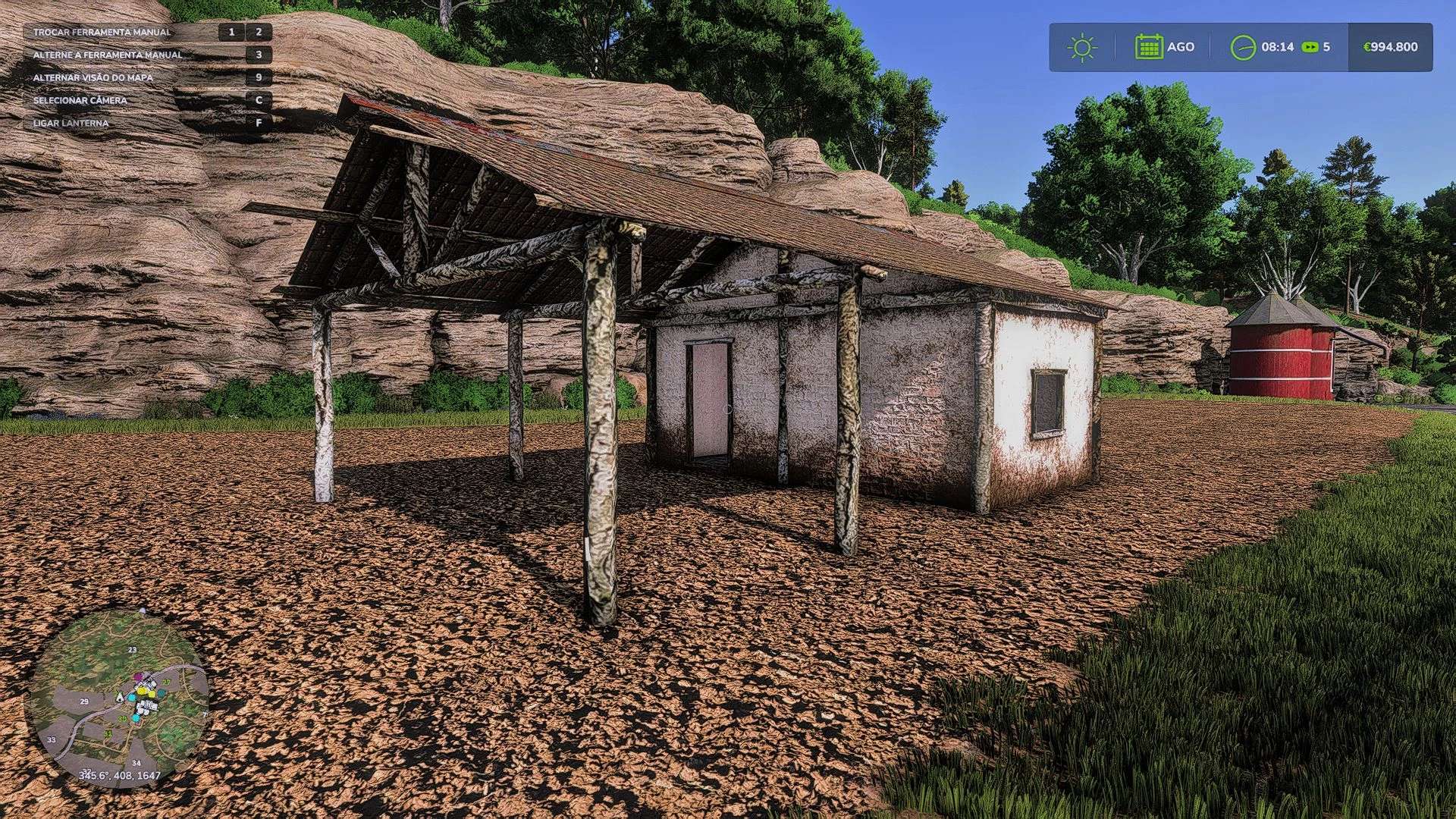Click the sun weather icon in the HUD
The width and height of the screenshot is (1456, 819).
tap(1083, 47)
